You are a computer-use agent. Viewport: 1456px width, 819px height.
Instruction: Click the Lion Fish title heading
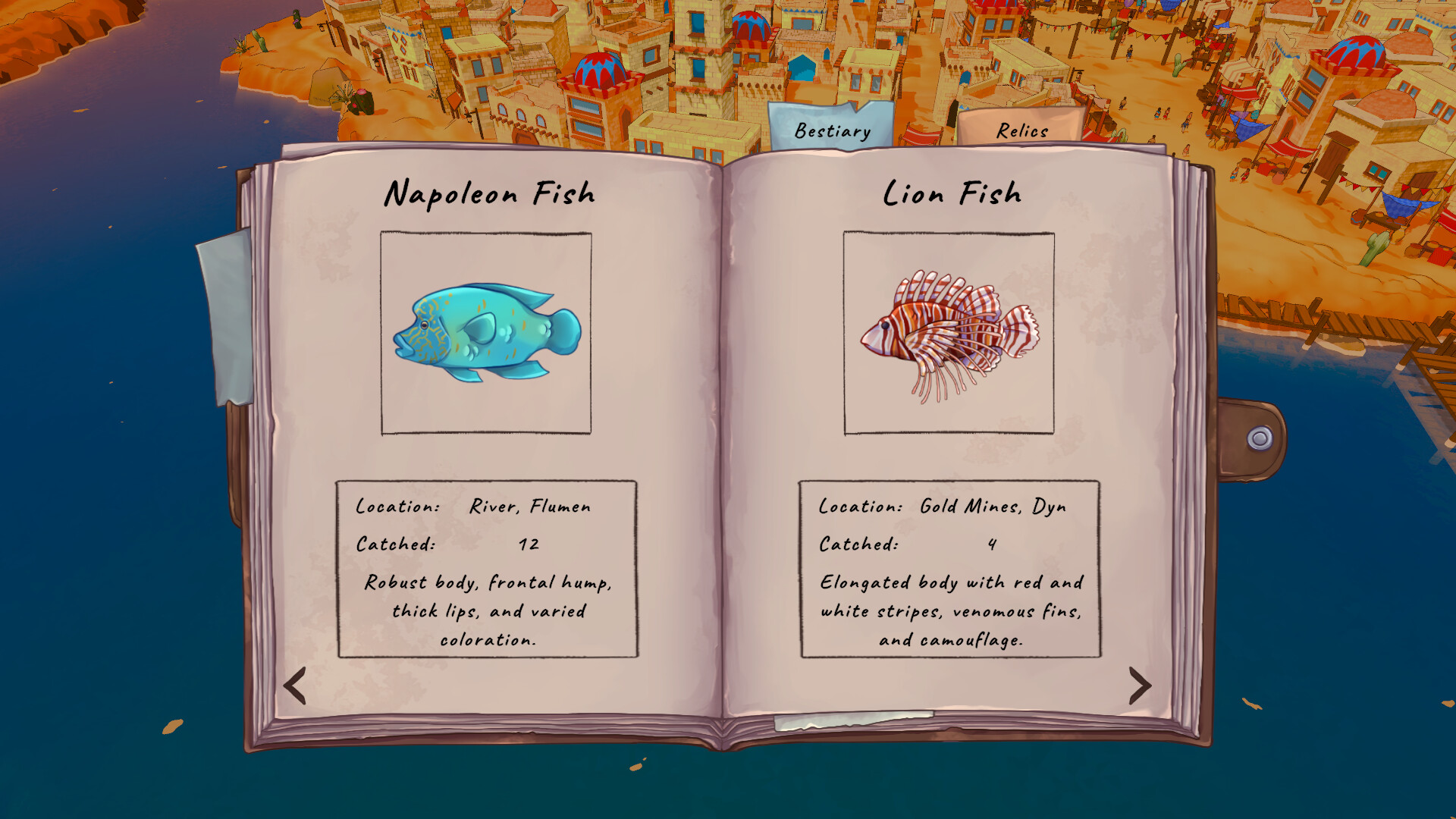pyautogui.click(x=952, y=193)
